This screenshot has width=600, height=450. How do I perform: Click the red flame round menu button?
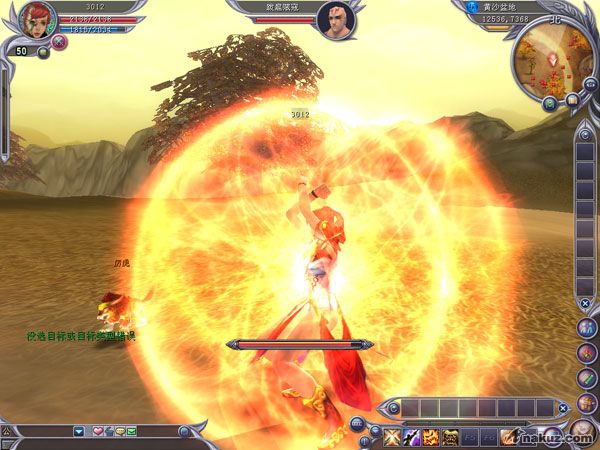tap(586, 352)
